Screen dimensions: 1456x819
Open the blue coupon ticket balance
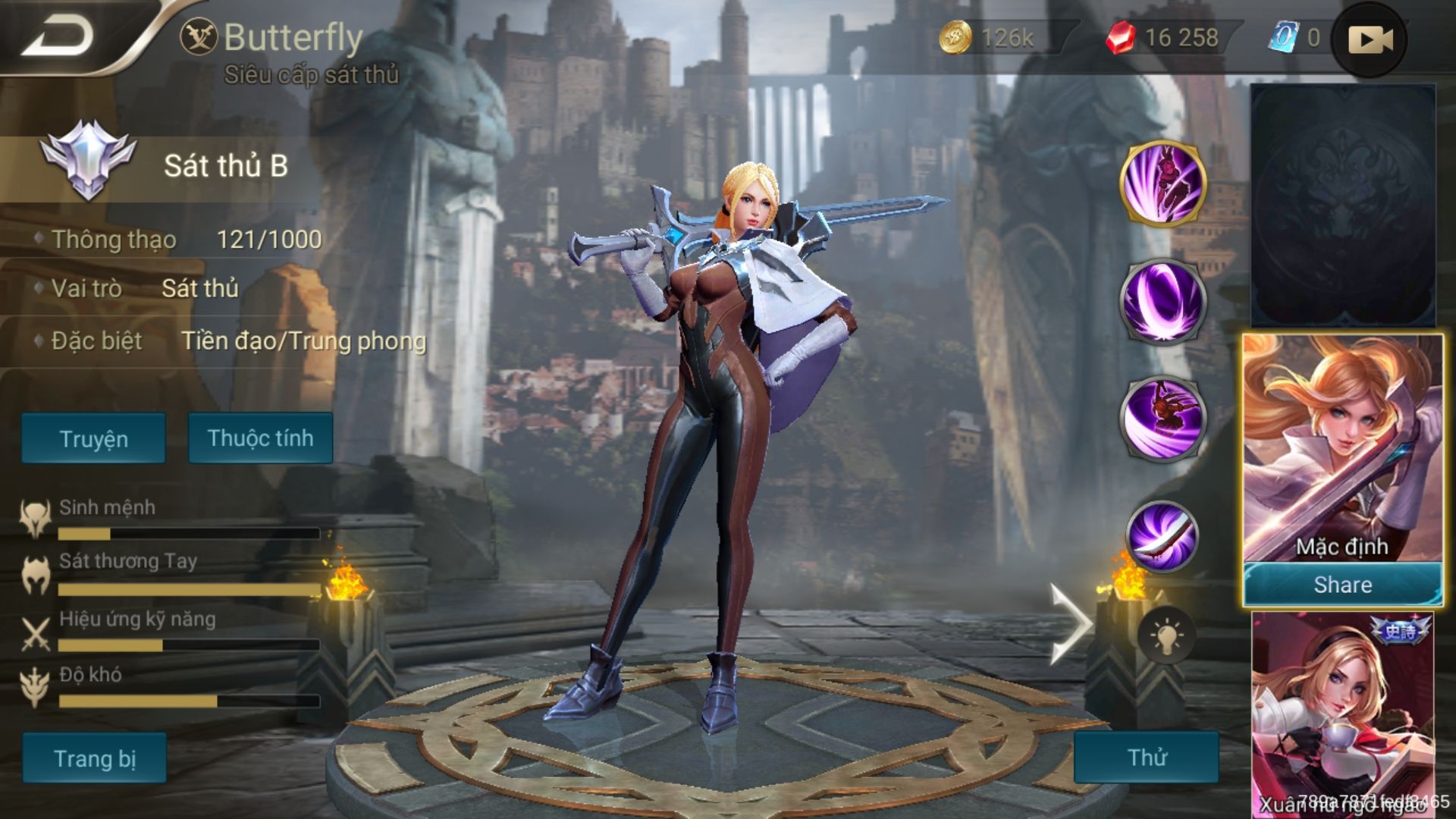[x=1294, y=37]
